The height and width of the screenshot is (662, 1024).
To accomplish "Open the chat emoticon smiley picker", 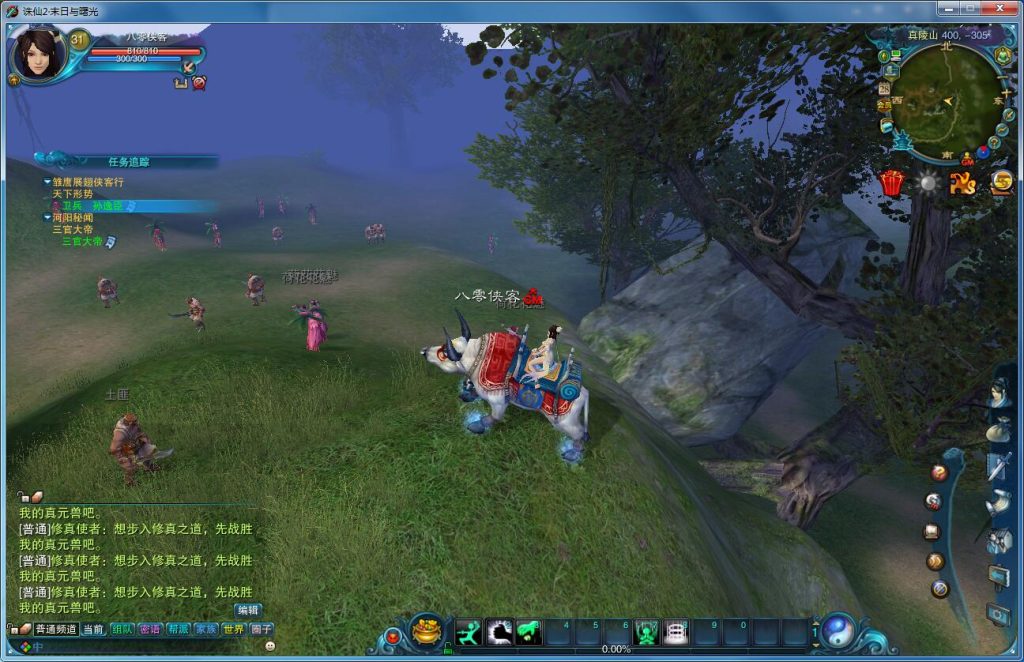I will pos(270,646).
